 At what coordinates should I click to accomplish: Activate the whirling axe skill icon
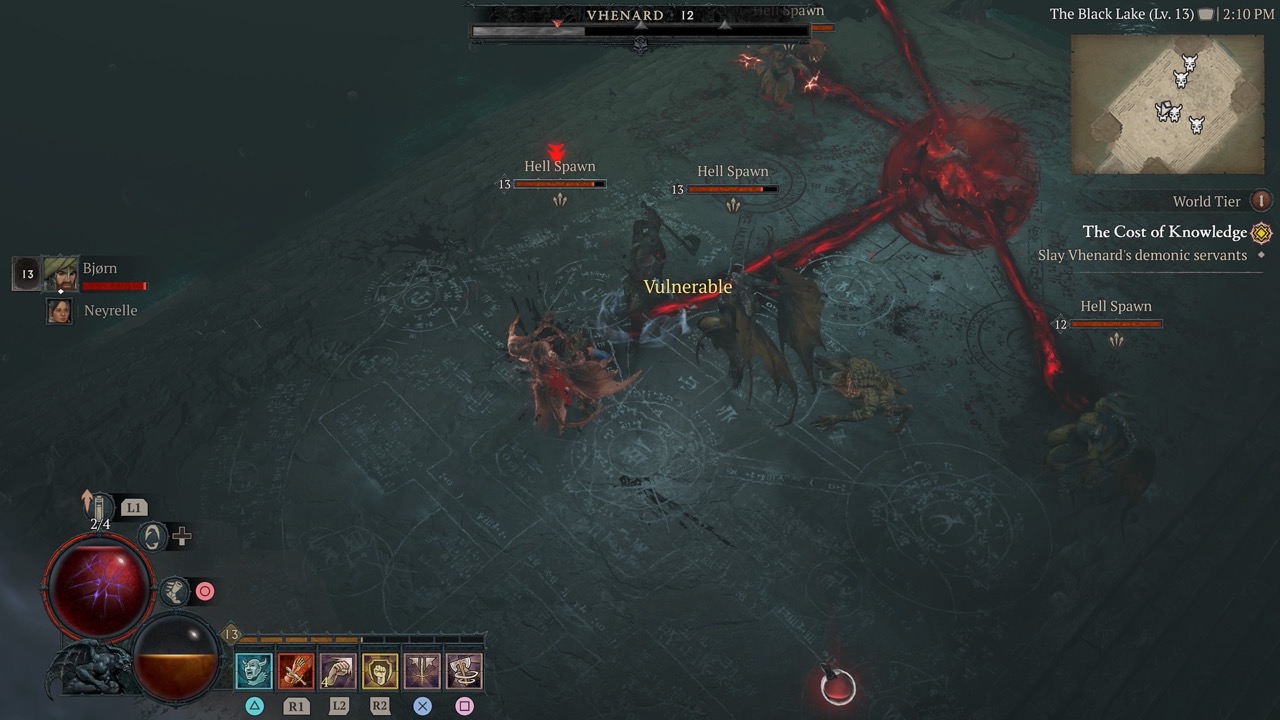point(464,671)
